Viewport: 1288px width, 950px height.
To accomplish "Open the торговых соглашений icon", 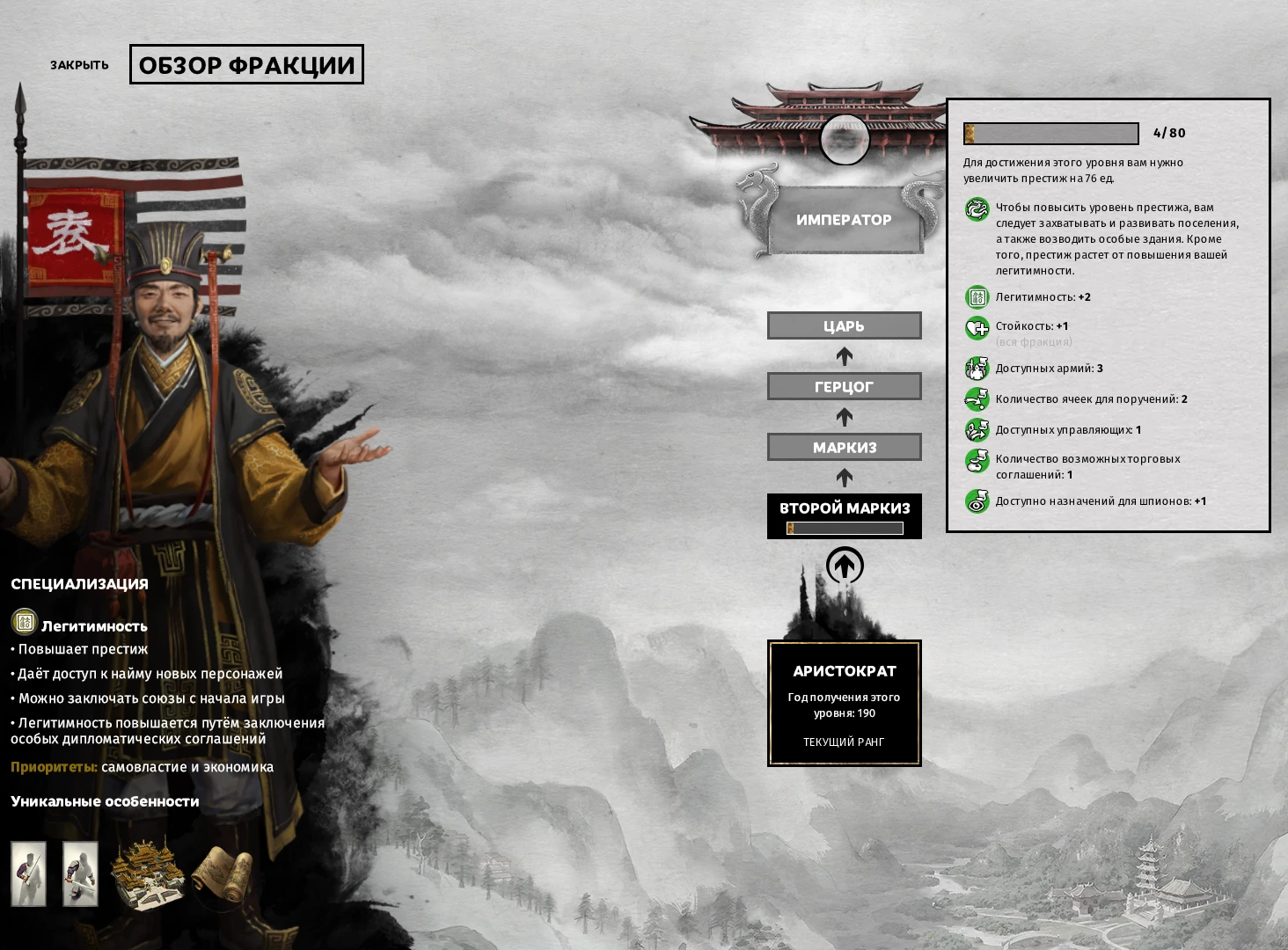I will [x=977, y=461].
